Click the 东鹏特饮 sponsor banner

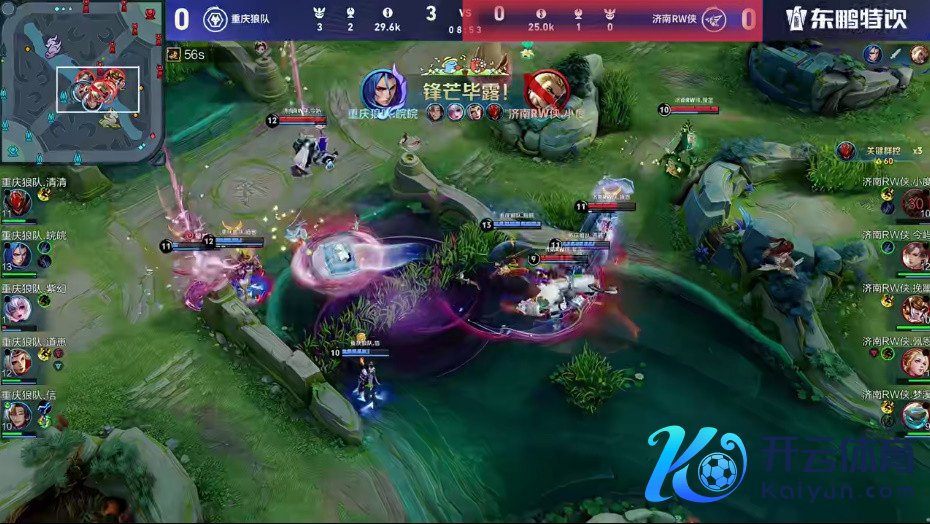pos(846,19)
